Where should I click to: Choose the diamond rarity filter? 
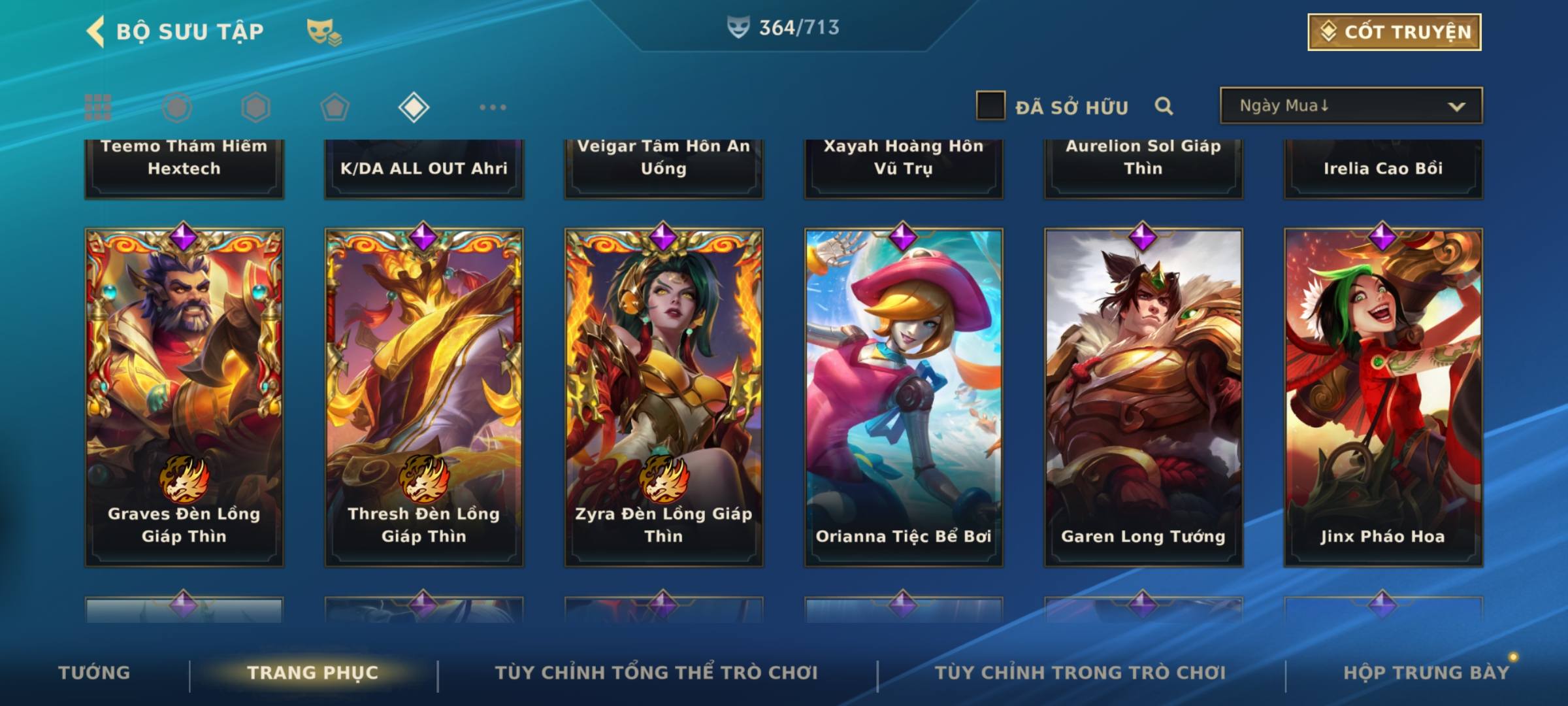tap(414, 107)
